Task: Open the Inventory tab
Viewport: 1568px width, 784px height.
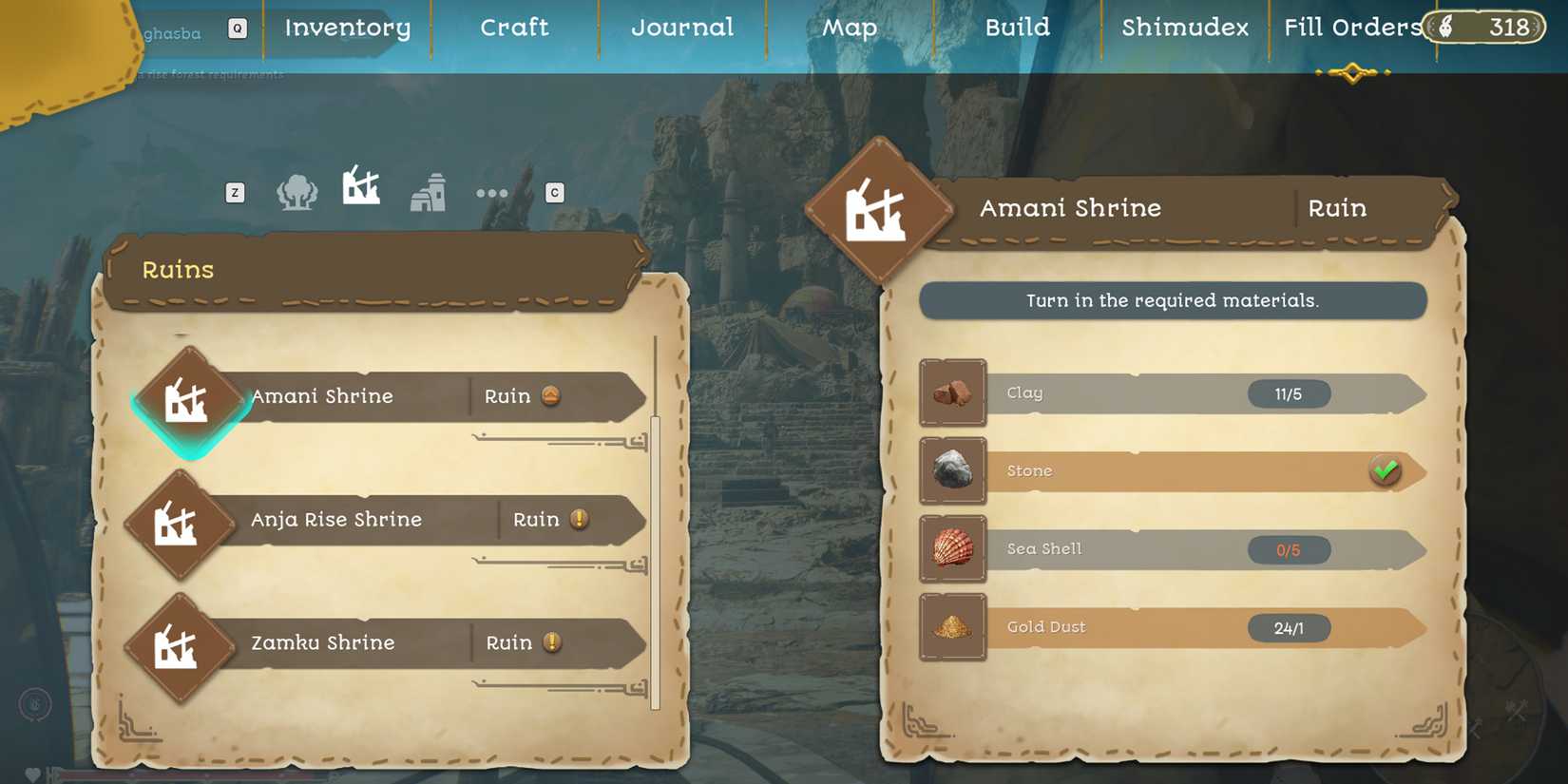Action: 345,28
